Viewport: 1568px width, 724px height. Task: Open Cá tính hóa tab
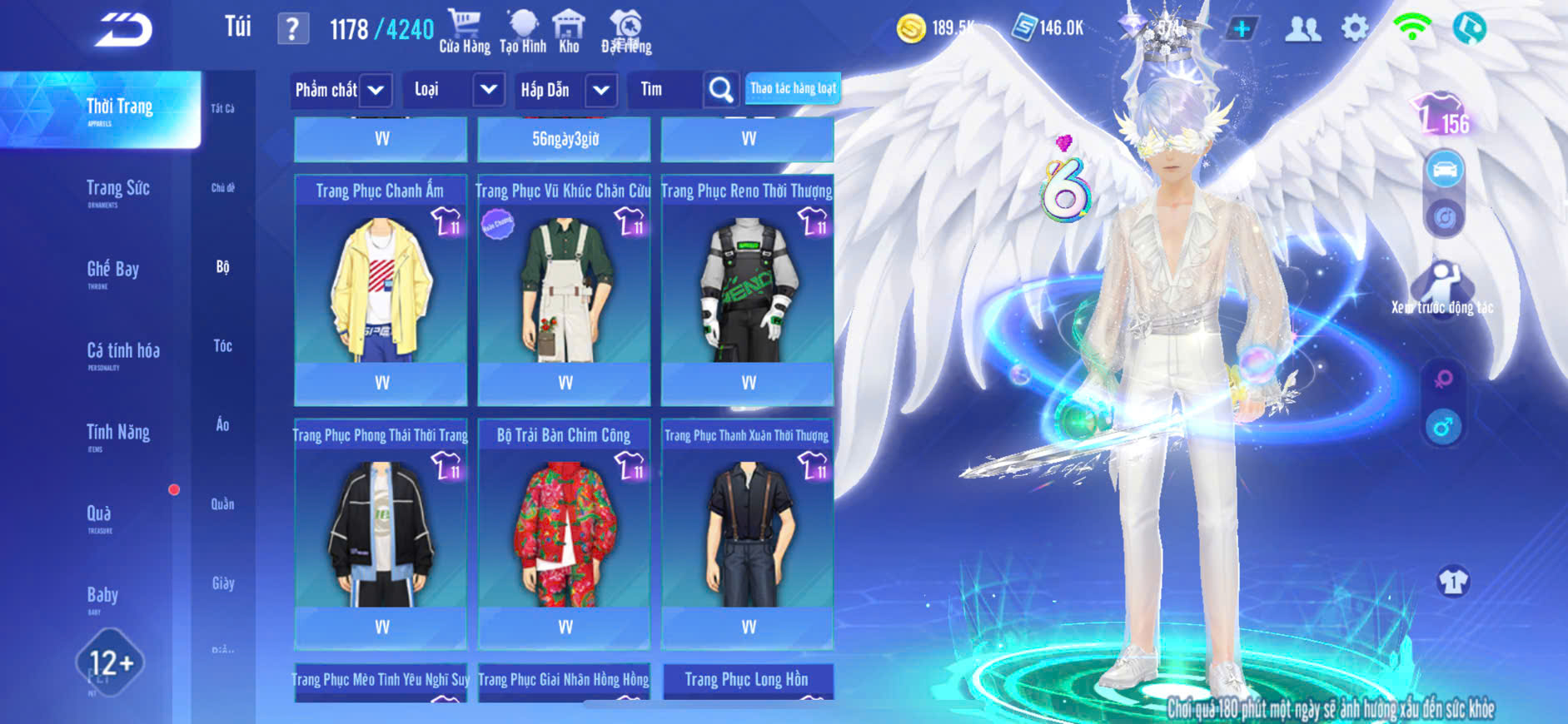pos(122,351)
